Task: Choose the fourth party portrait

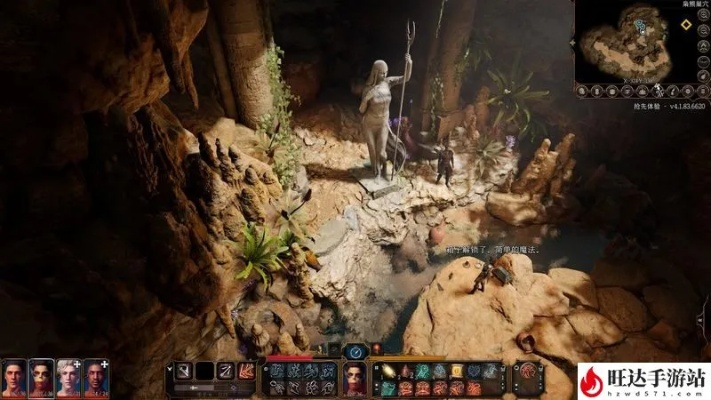Action: click(95, 377)
